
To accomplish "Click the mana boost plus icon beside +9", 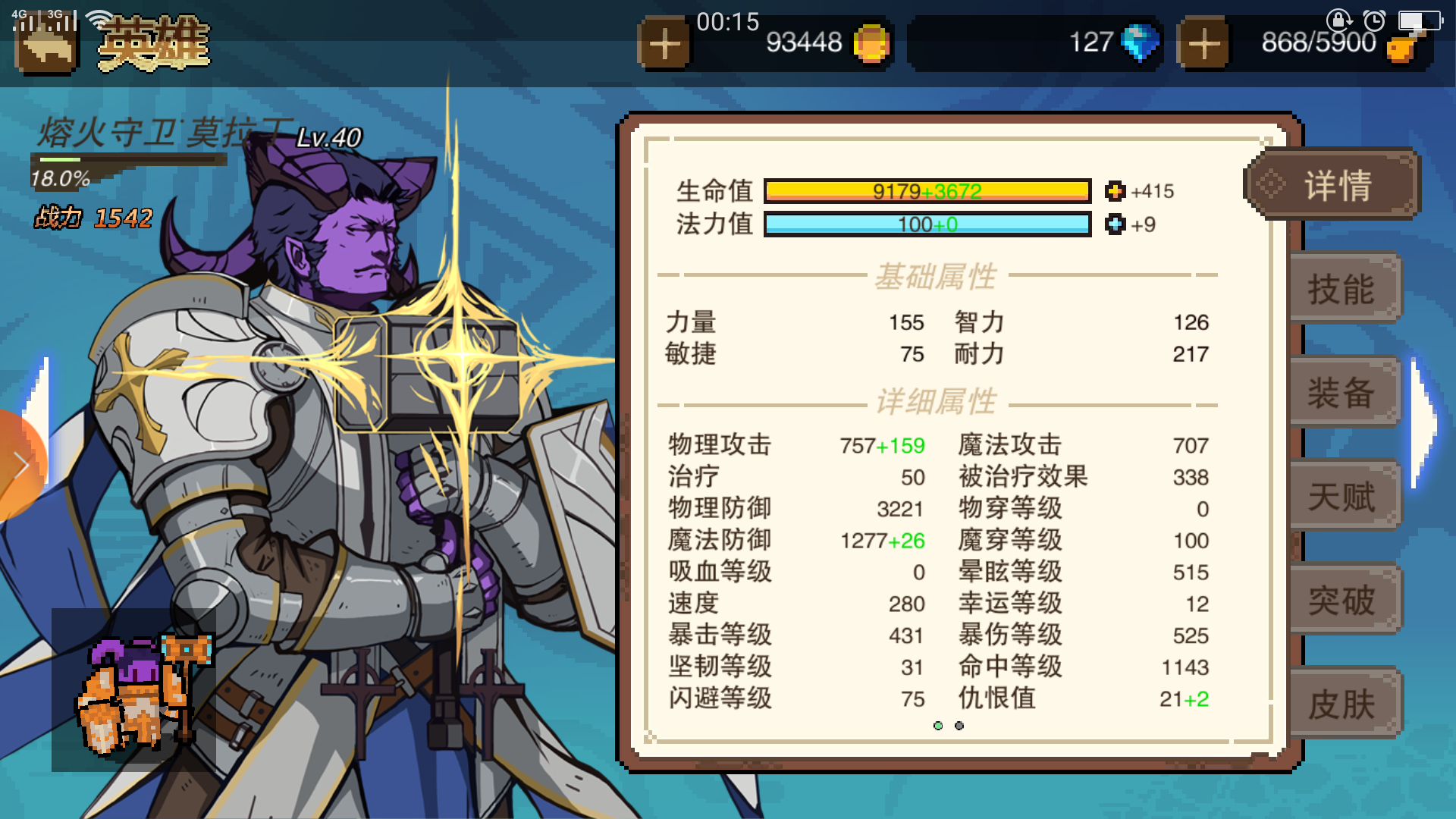I will pos(1114,224).
